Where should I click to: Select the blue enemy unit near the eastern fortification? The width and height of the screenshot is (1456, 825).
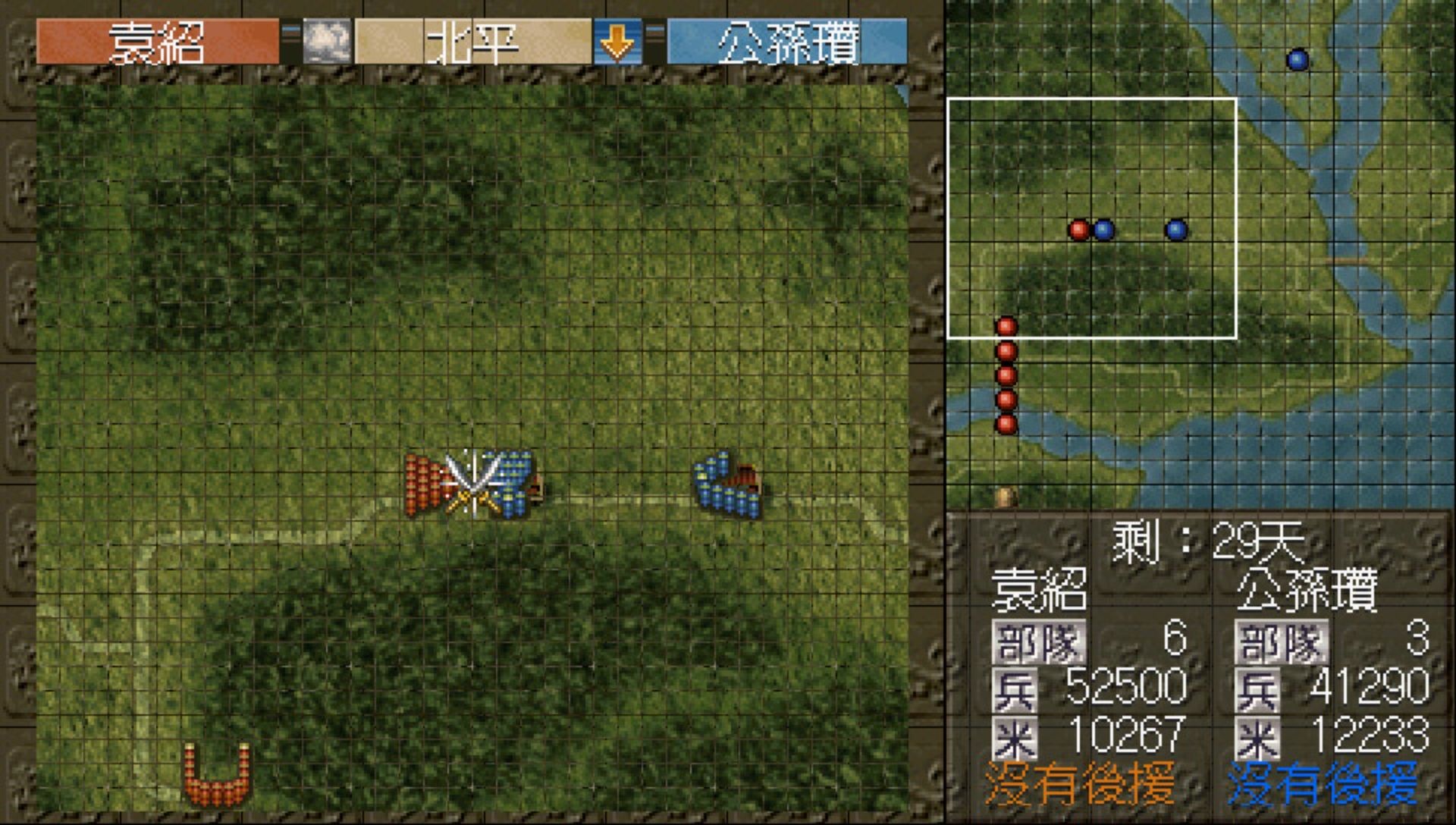[x=720, y=485]
